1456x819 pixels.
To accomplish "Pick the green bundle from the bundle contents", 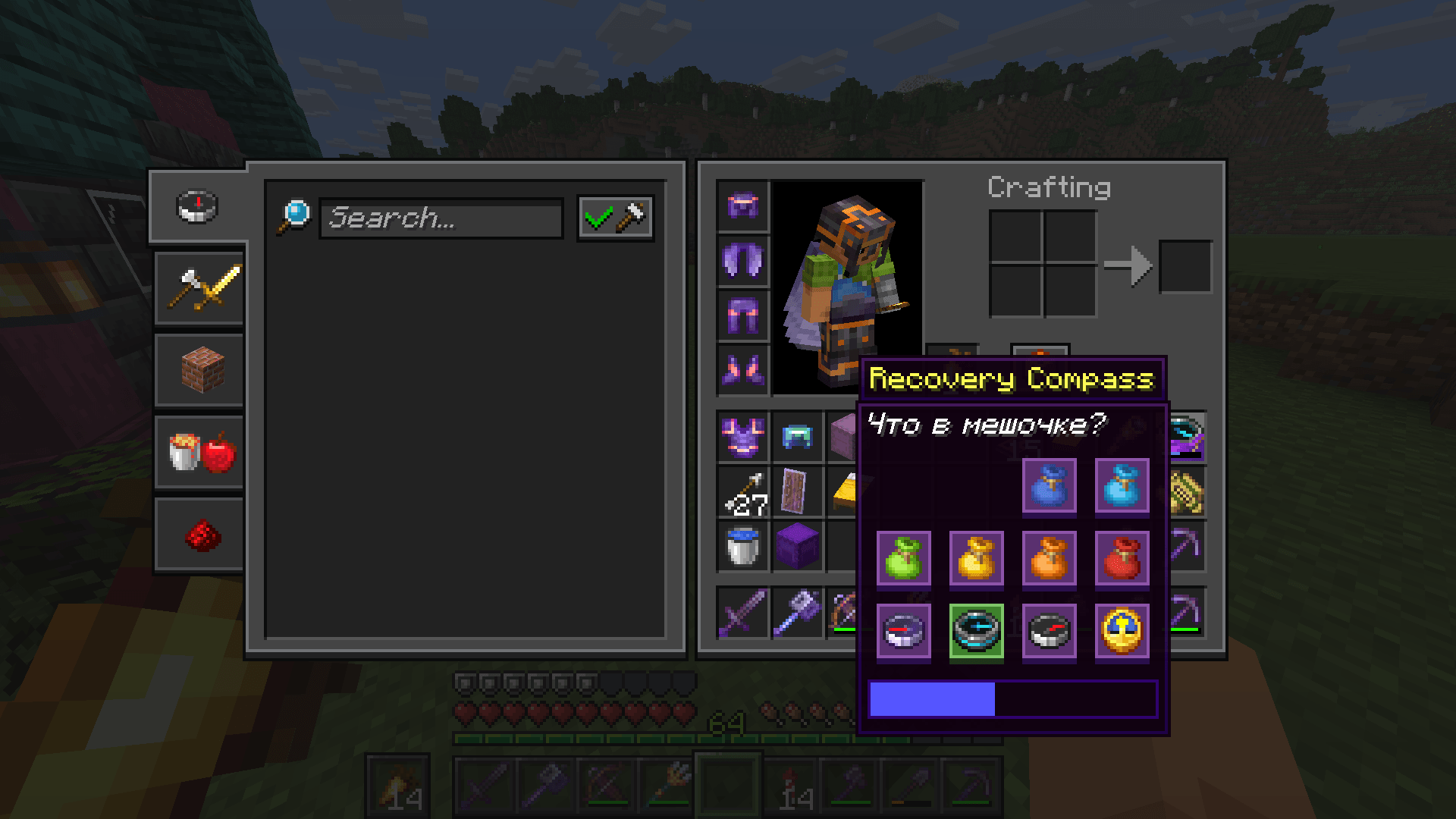I will [x=903, y=560].
